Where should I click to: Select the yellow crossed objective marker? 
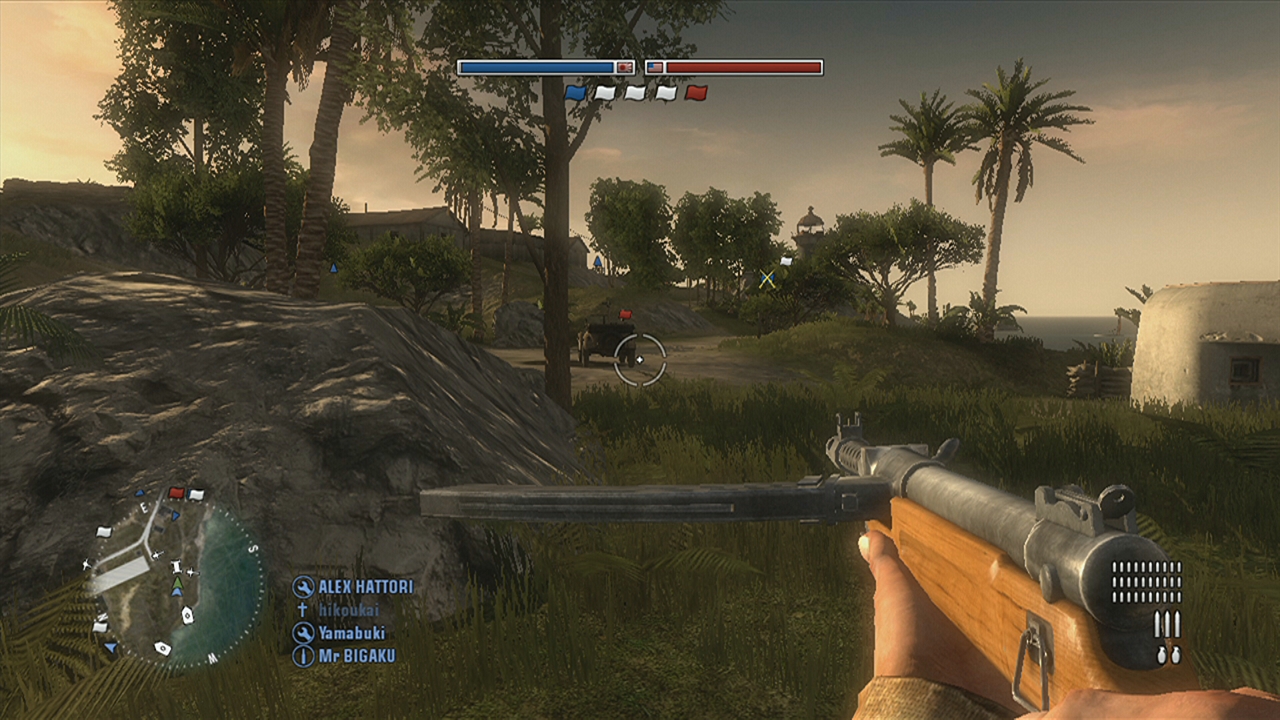point(767,279)
